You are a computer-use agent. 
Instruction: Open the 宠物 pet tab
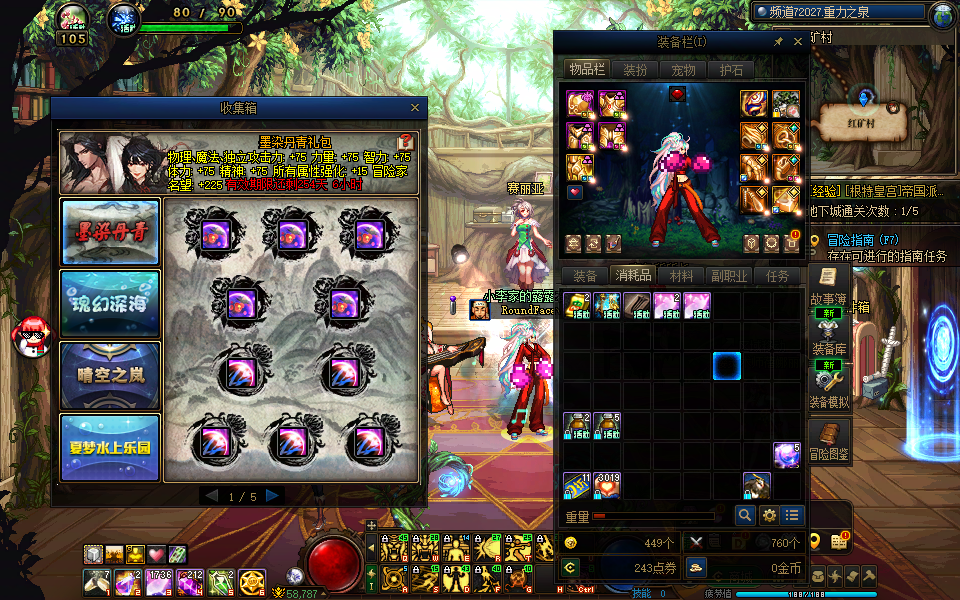tap(683, 70)
